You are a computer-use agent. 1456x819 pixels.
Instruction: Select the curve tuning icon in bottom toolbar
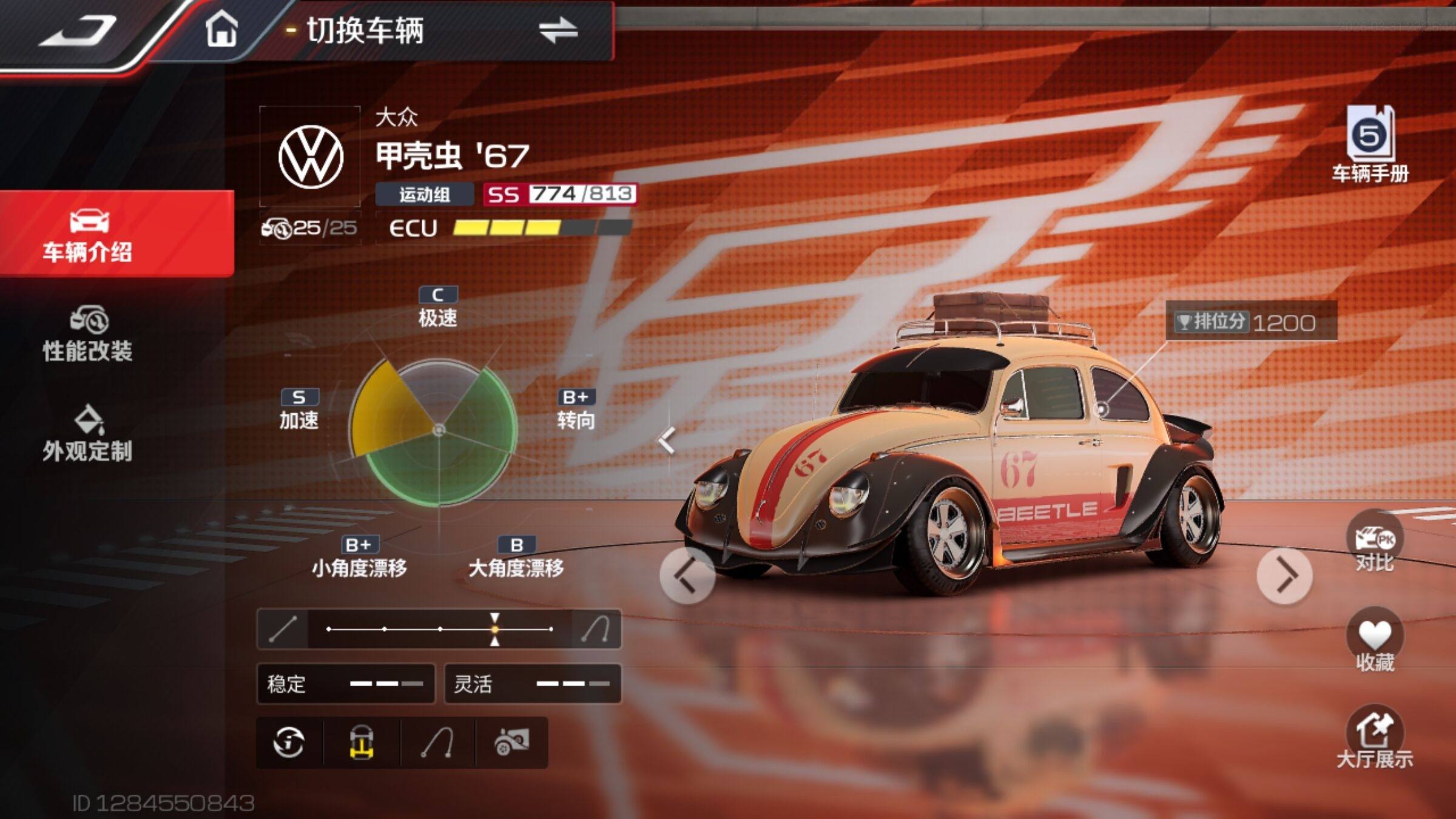point(437,743)
